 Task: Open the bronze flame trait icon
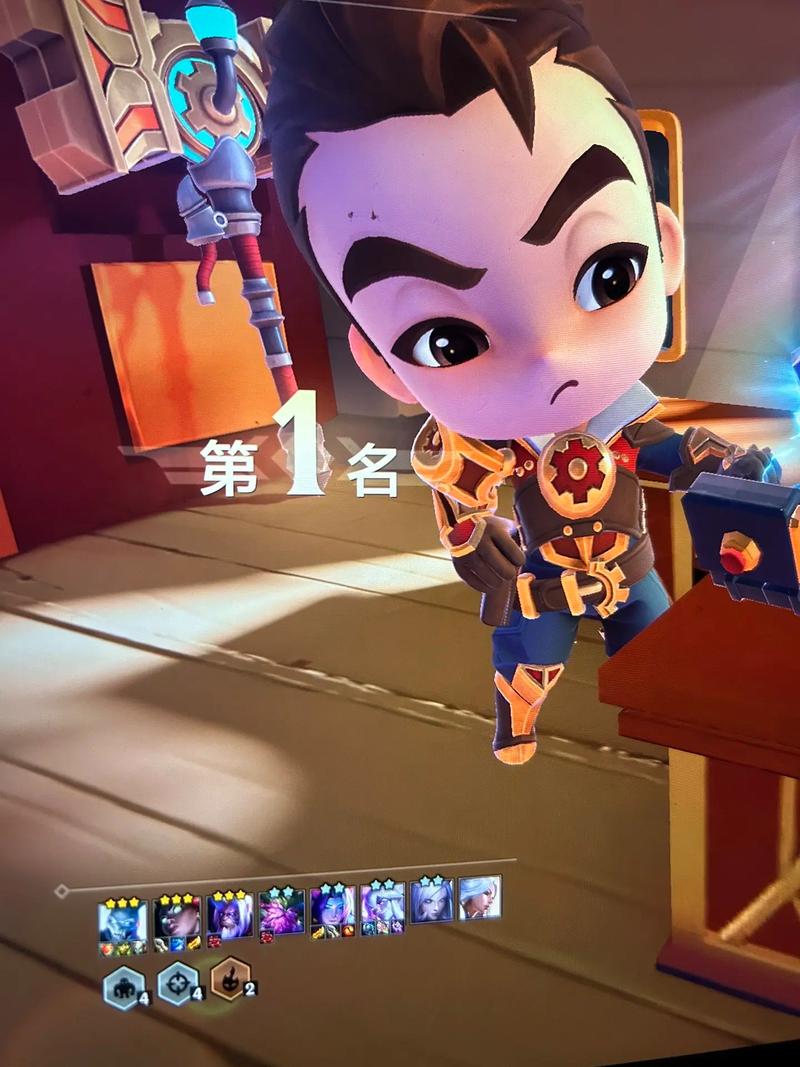point(232,980)
